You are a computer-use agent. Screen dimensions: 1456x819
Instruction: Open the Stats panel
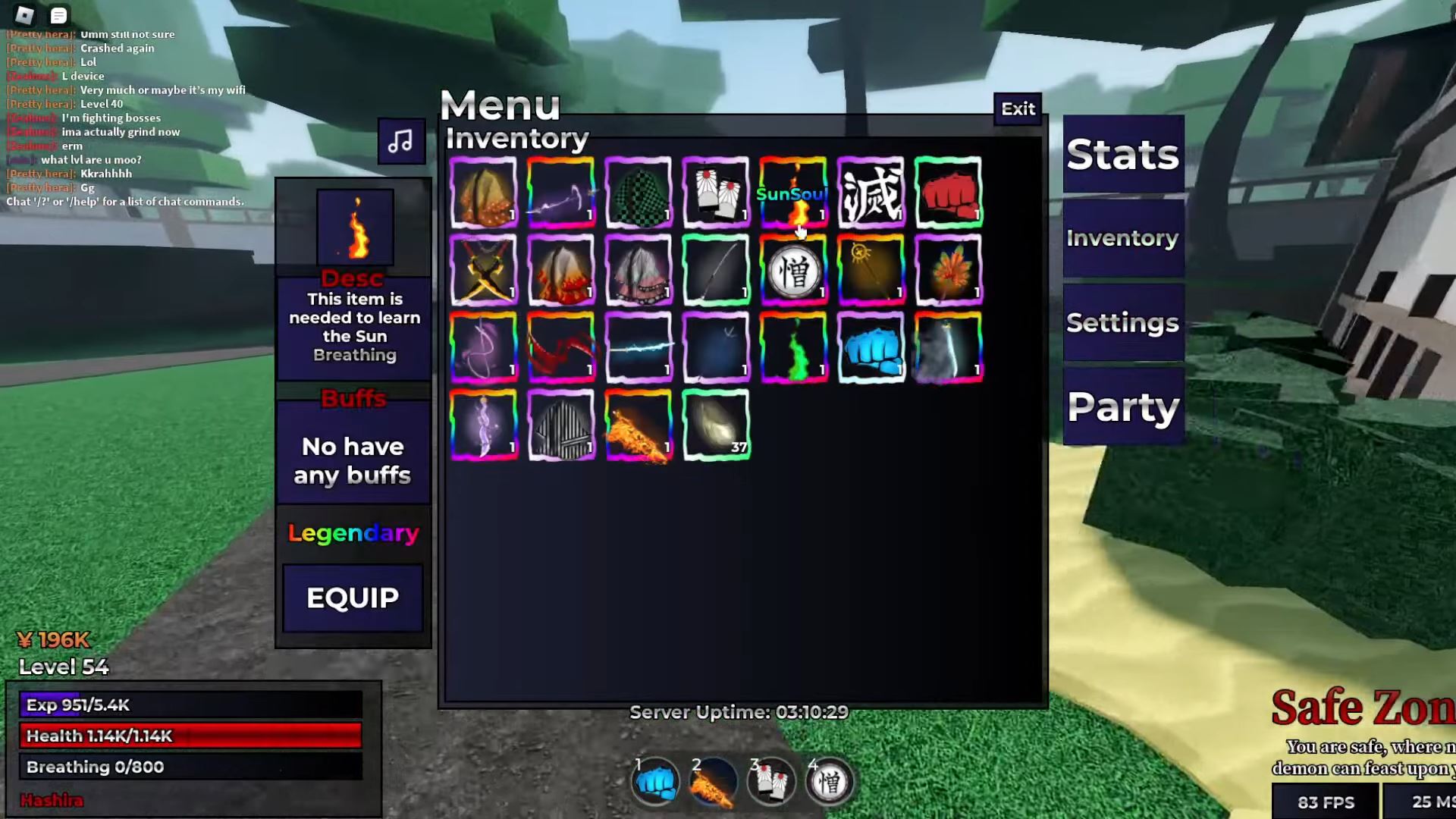pyautogui.click(x=1122, y=154)
